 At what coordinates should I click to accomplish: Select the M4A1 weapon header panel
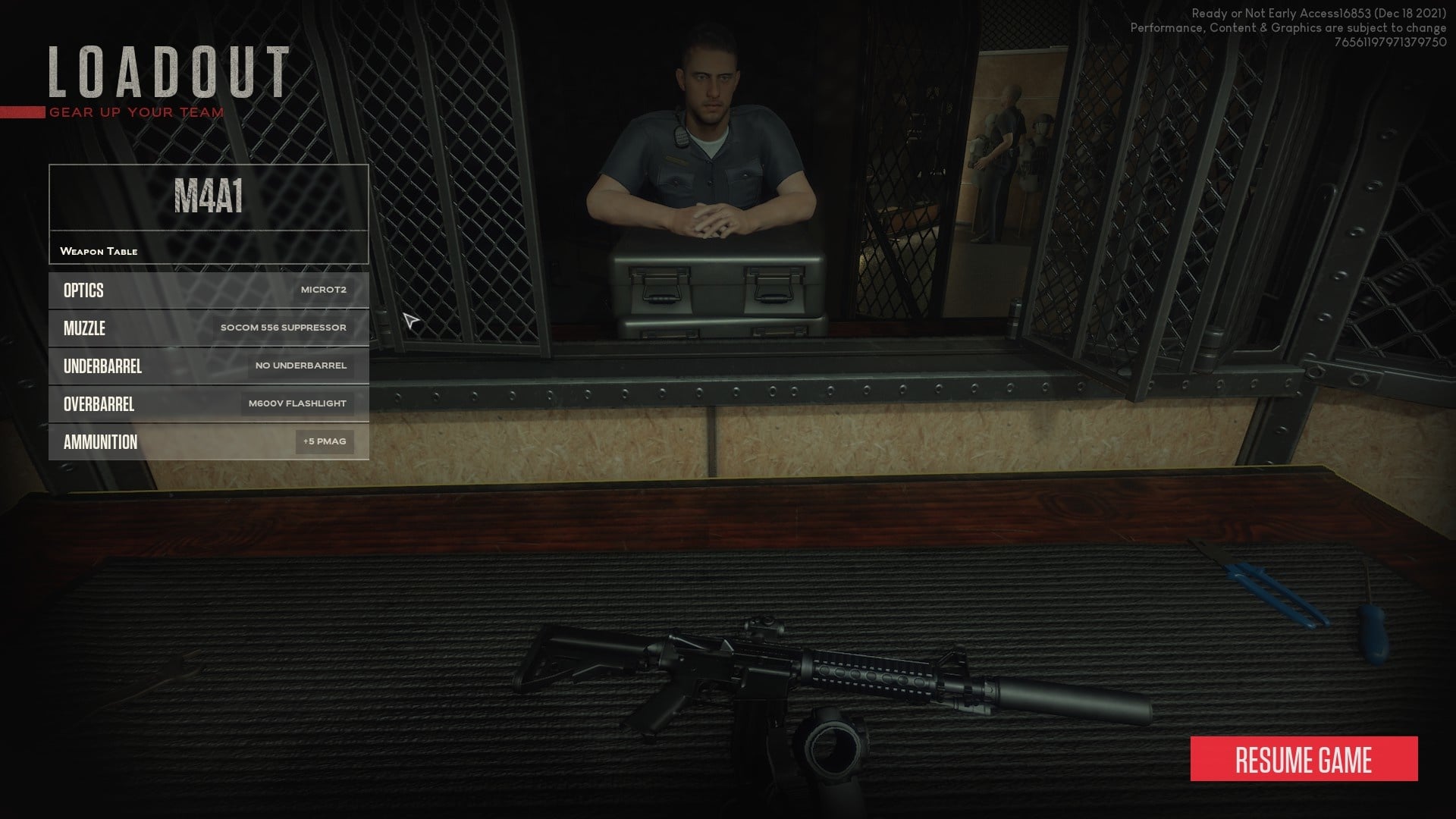click(x=209, y=199)
